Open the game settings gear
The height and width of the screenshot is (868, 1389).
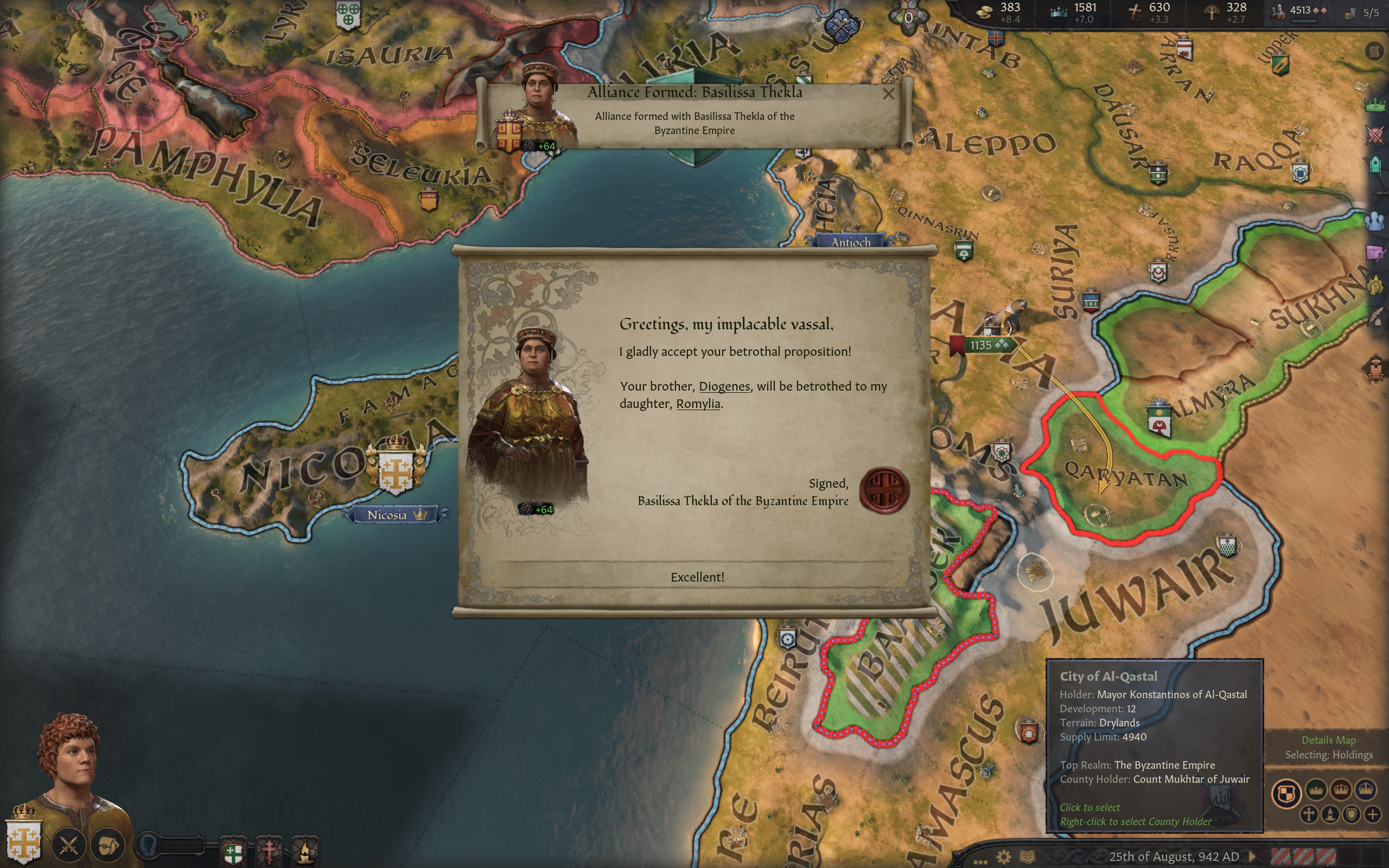point(1003,857)
